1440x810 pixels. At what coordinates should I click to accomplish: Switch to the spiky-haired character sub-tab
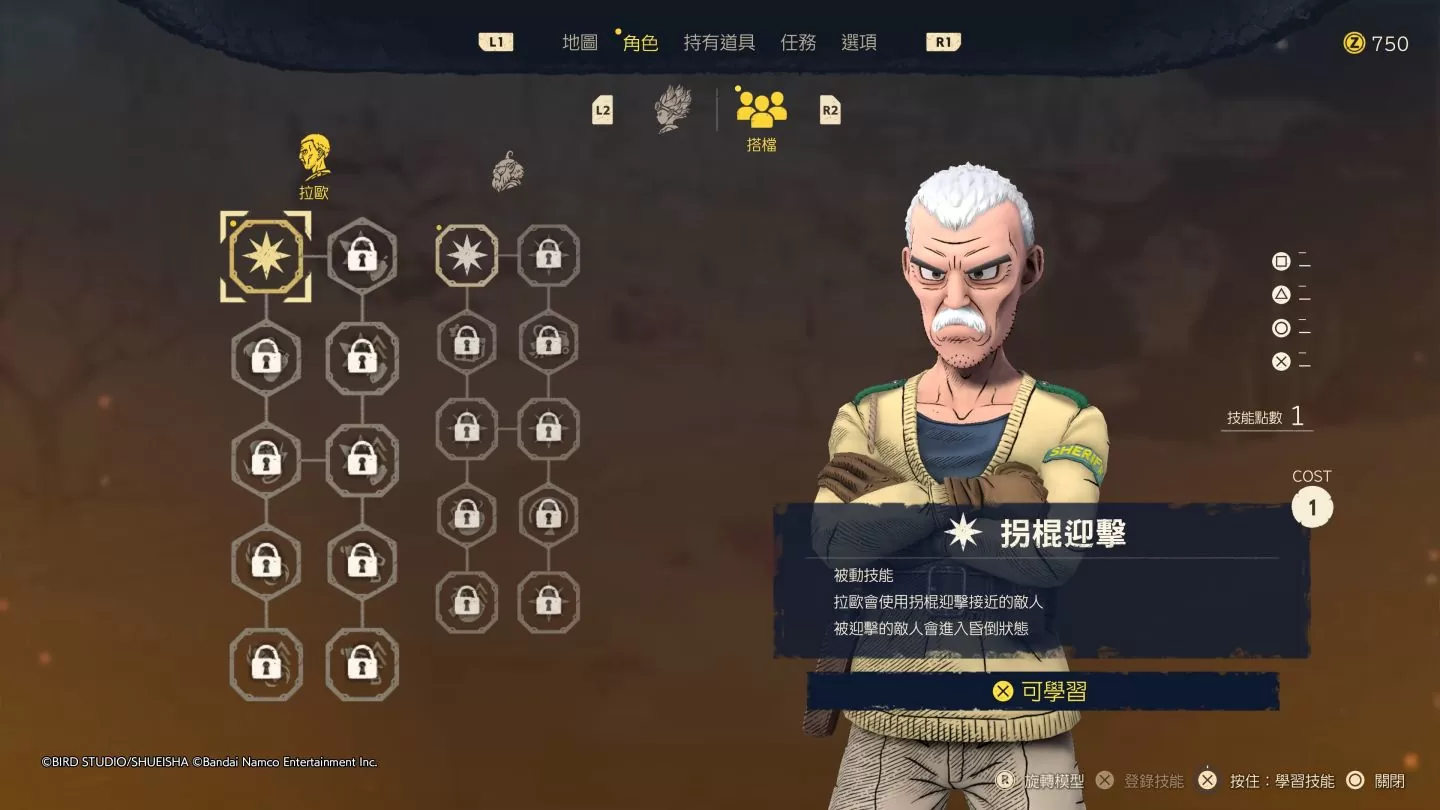click(x=673, y=108)
